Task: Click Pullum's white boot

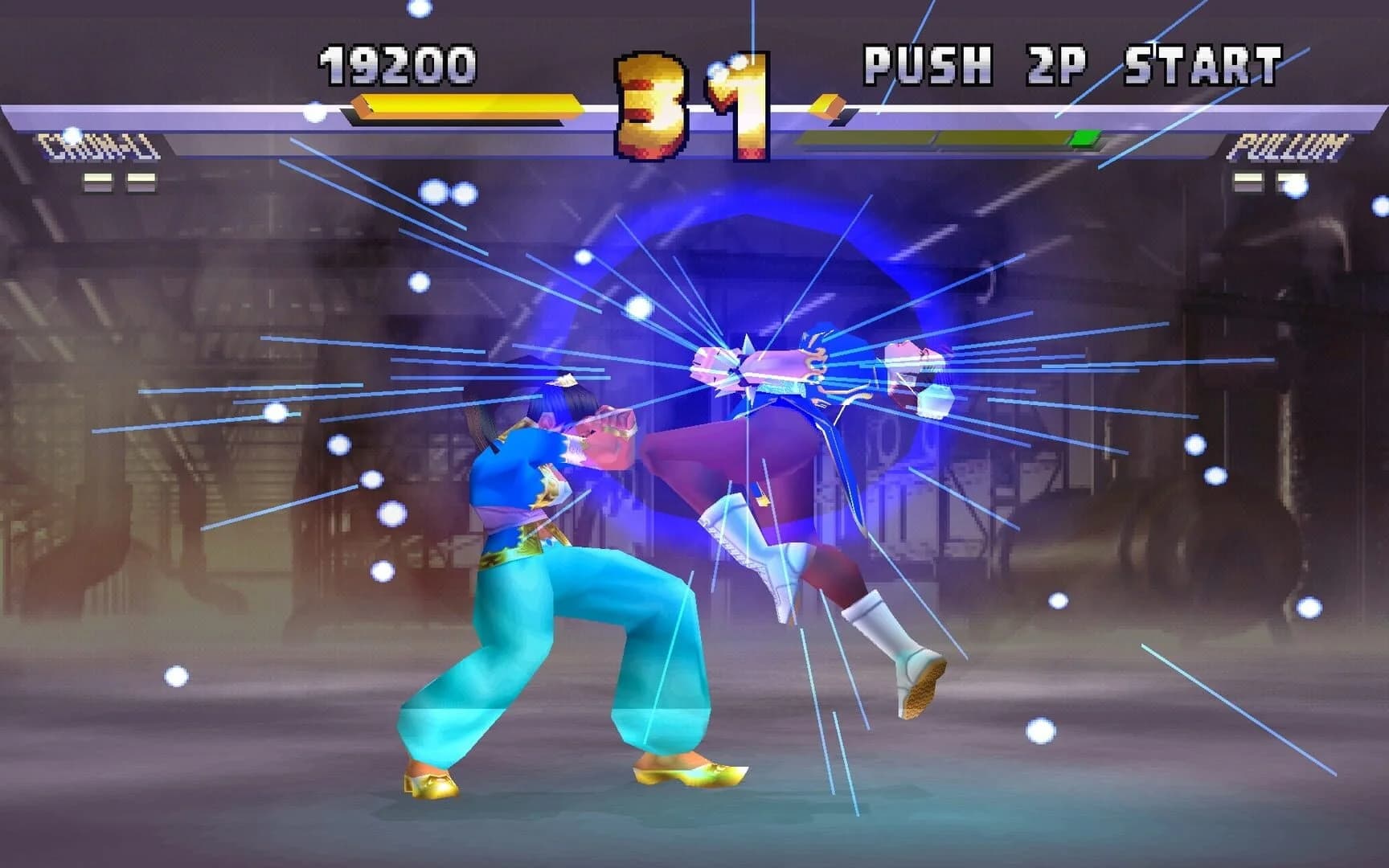Action: 892,643
